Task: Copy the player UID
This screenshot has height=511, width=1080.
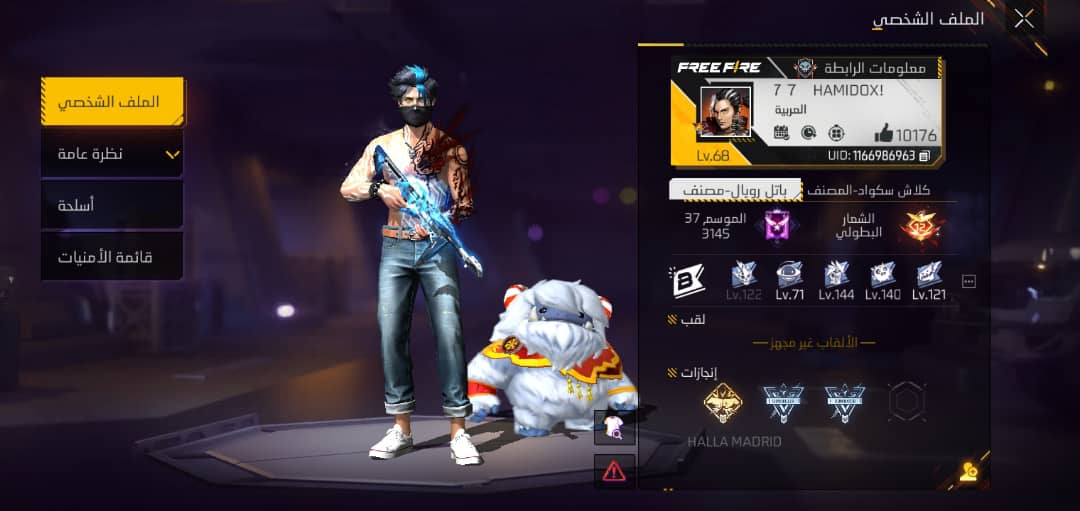Action: click(925, 156)
